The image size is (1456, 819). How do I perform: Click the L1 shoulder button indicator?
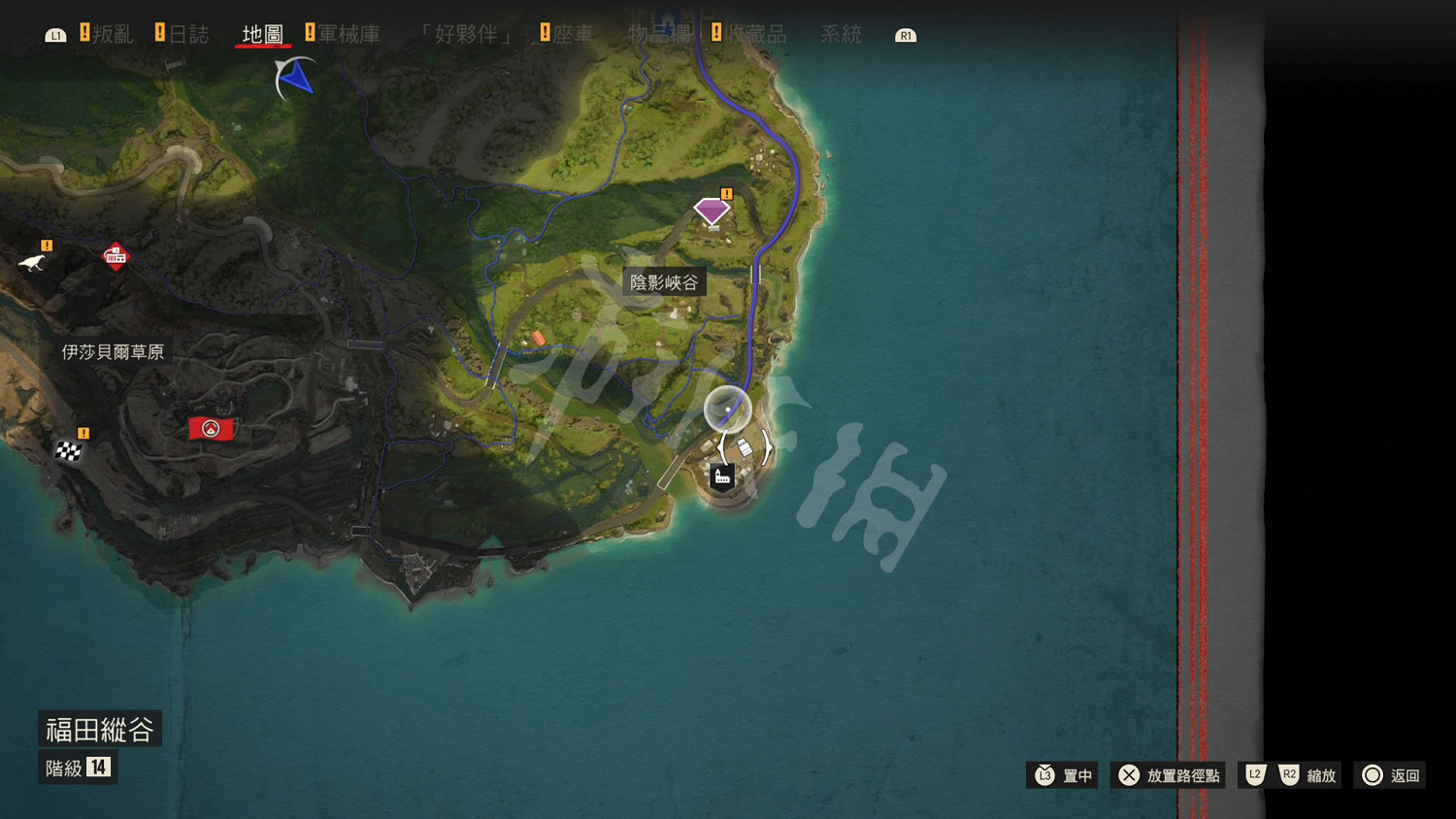[x=56, y=33]
